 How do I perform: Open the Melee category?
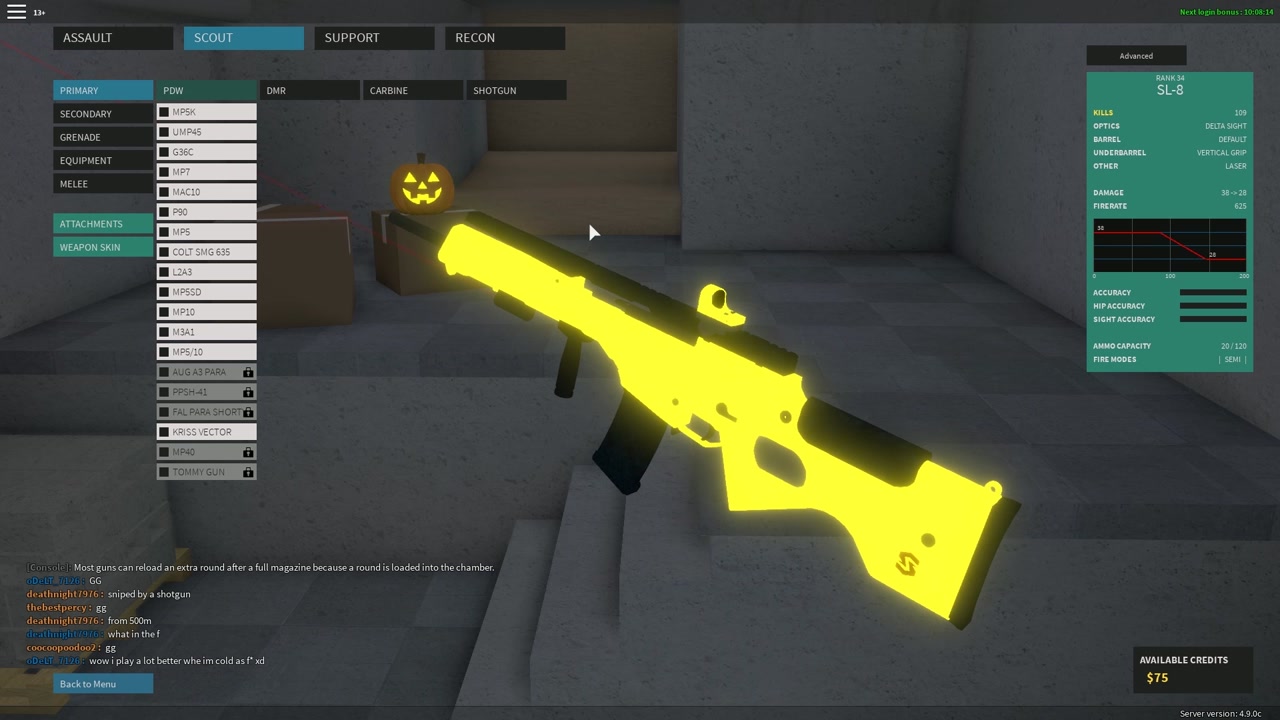point(103,184)
